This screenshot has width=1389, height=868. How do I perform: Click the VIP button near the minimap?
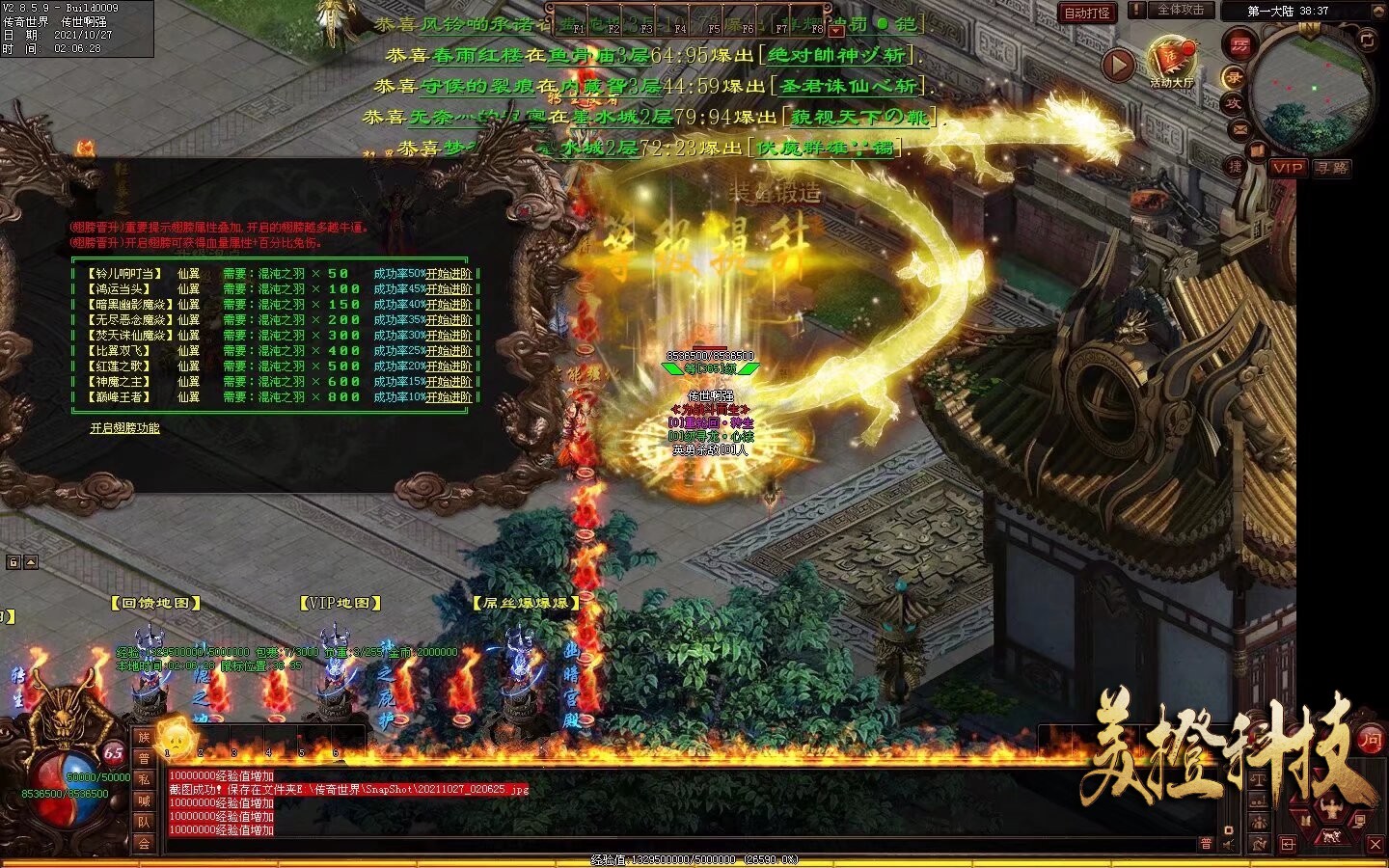click(x=1290, y=170)
